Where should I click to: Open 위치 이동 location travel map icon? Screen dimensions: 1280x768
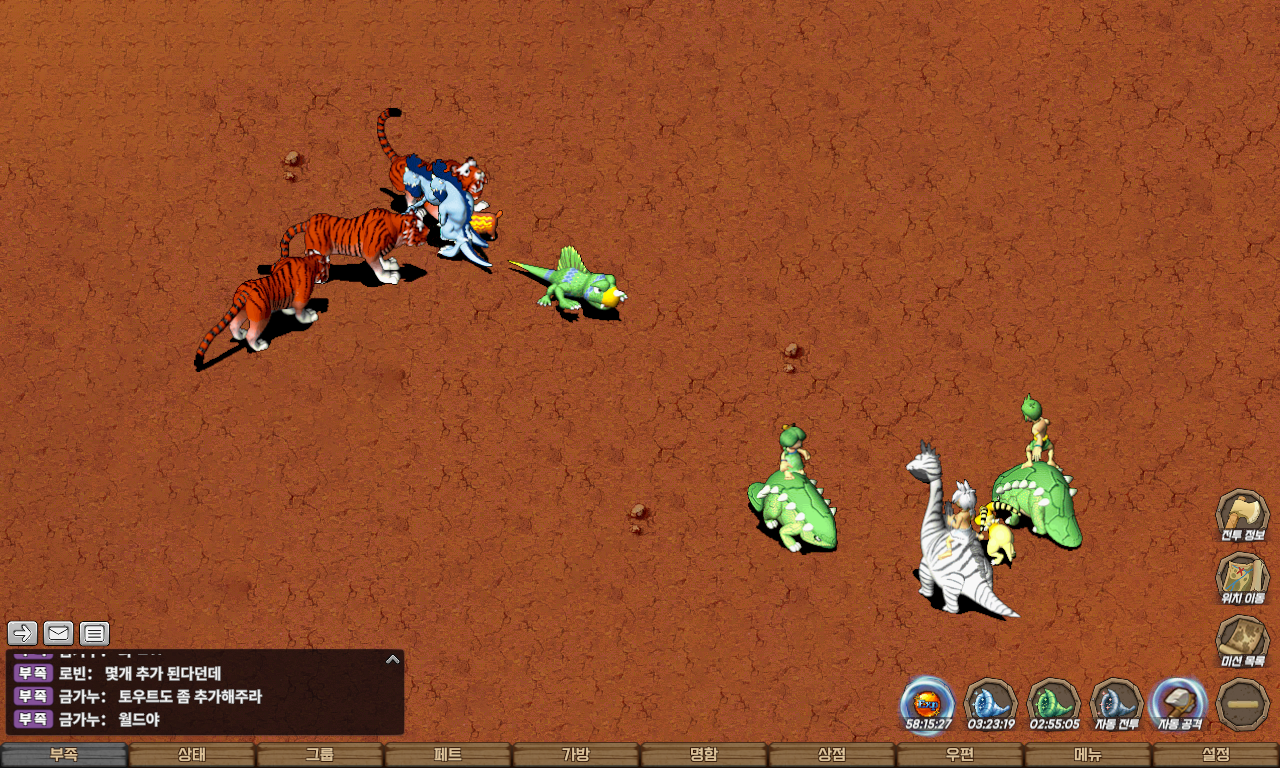pyautogui.click(x=1242, y=577)
